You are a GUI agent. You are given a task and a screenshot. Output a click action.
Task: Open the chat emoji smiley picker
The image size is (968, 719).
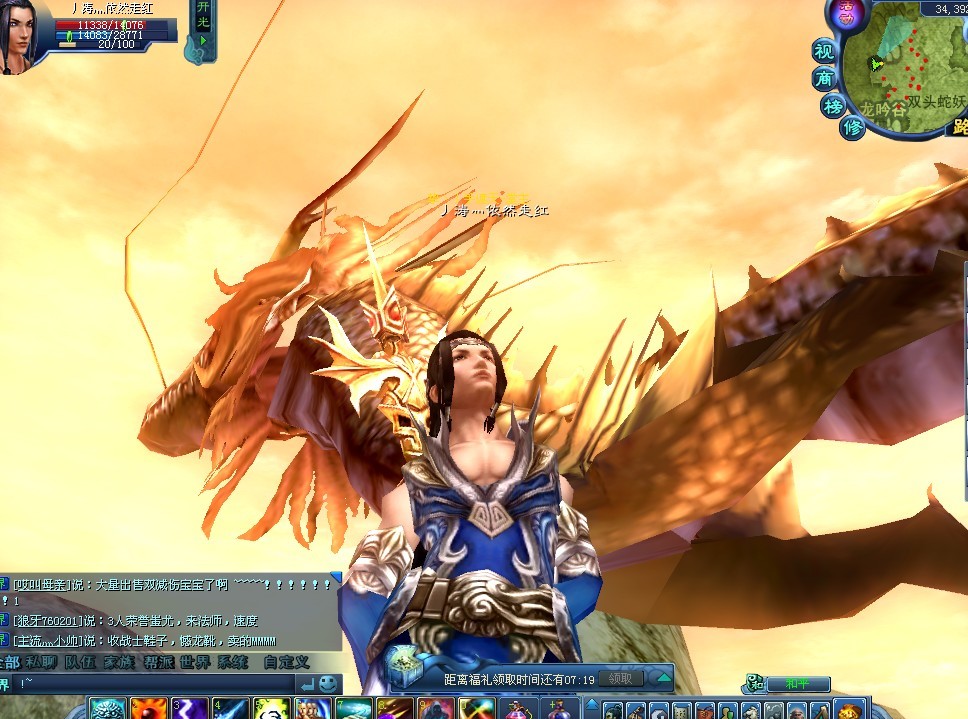tap(328, 683)
